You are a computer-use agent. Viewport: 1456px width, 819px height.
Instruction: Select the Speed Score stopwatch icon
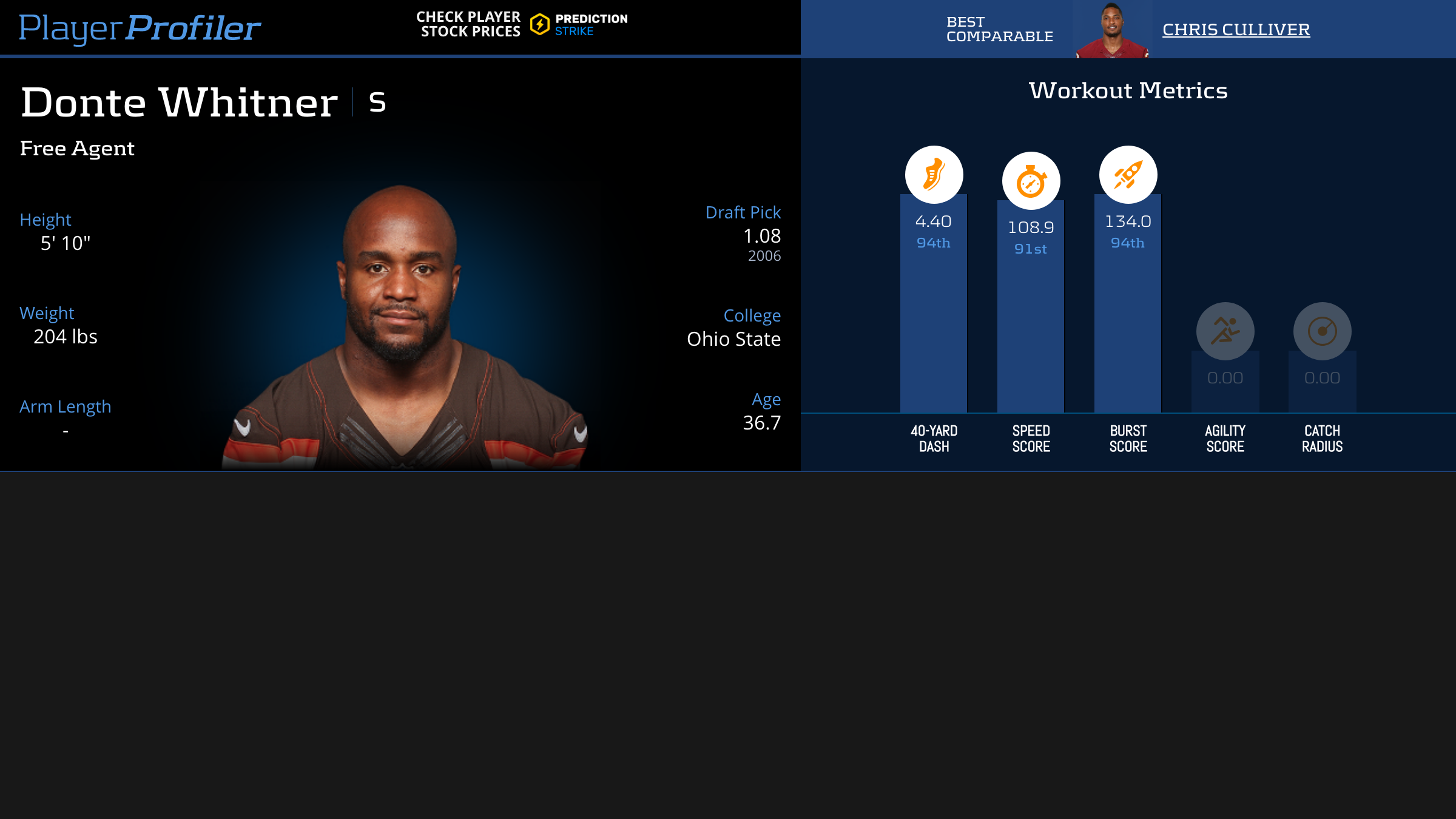click(x=1031, y=181)
